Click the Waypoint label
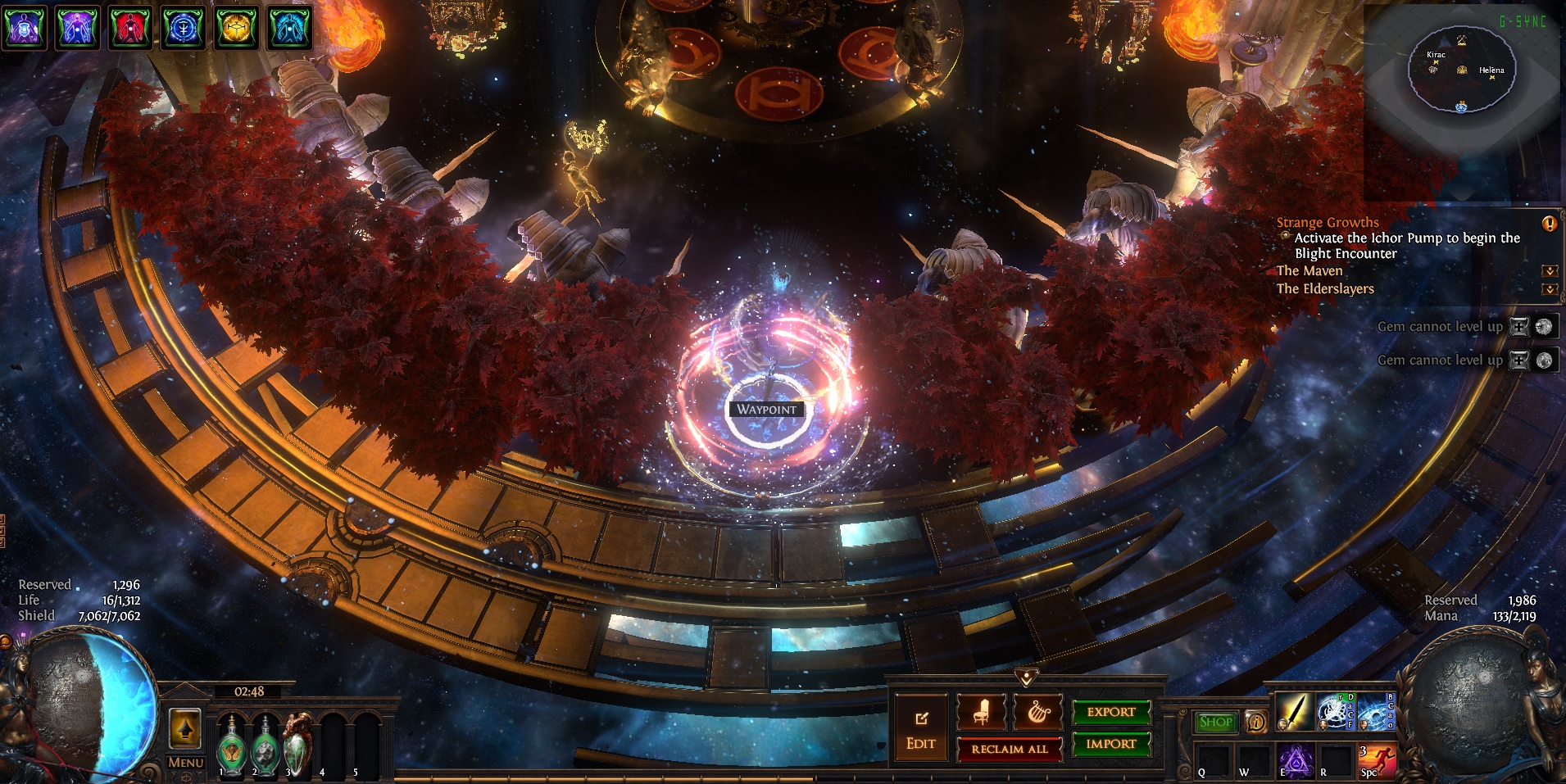 (x=766, y=410)
